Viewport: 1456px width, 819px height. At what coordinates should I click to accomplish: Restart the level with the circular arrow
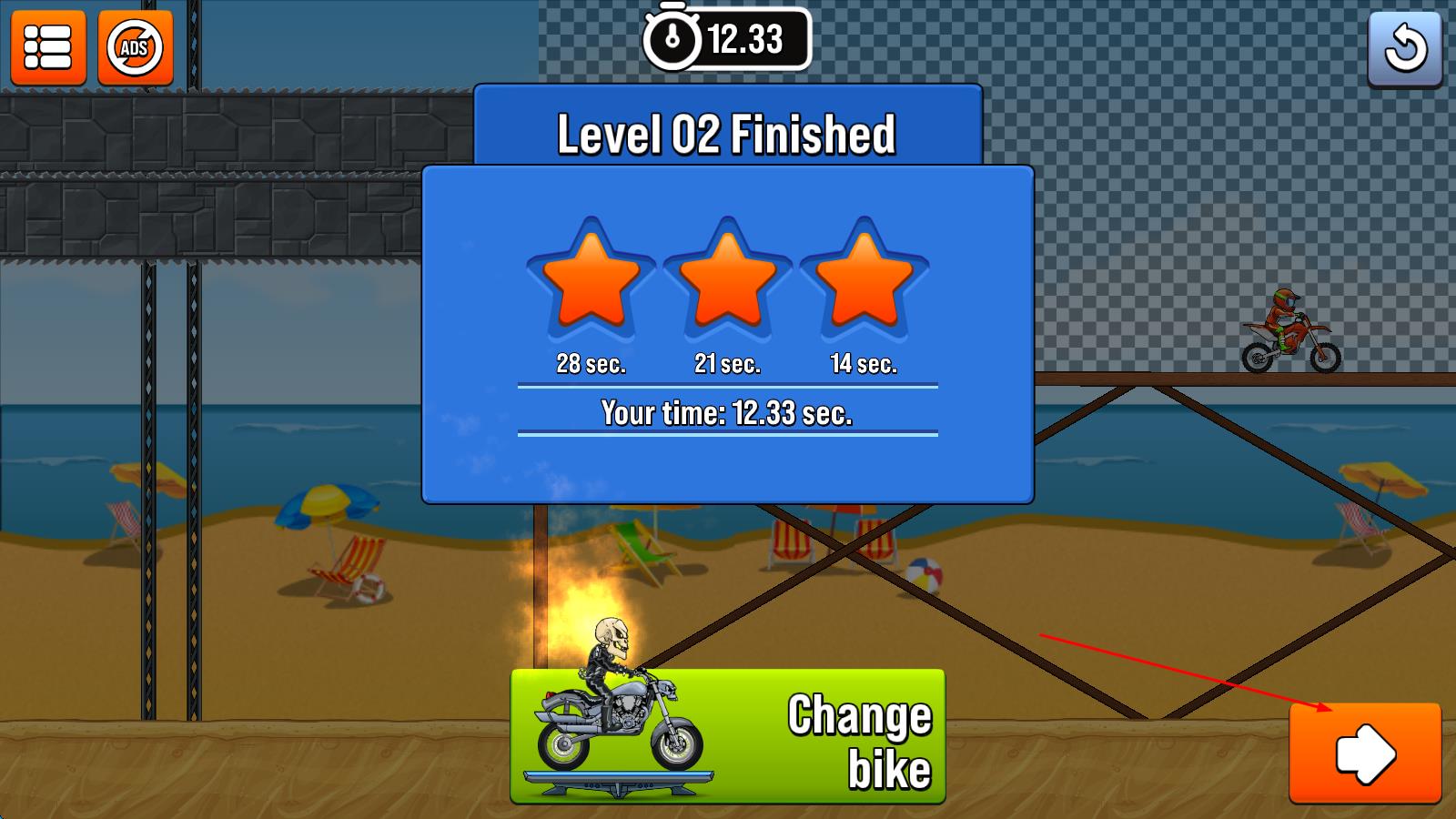pos(1404,49)
